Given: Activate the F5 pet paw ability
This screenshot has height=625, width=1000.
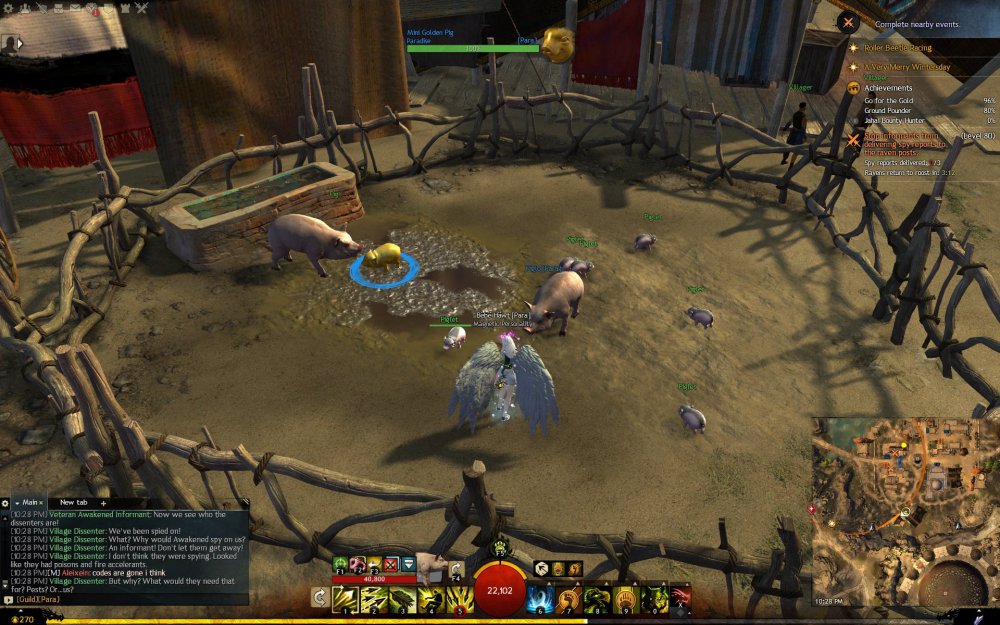Looking at the screenshot, I should pyautogui.click(x=500, y=547).
